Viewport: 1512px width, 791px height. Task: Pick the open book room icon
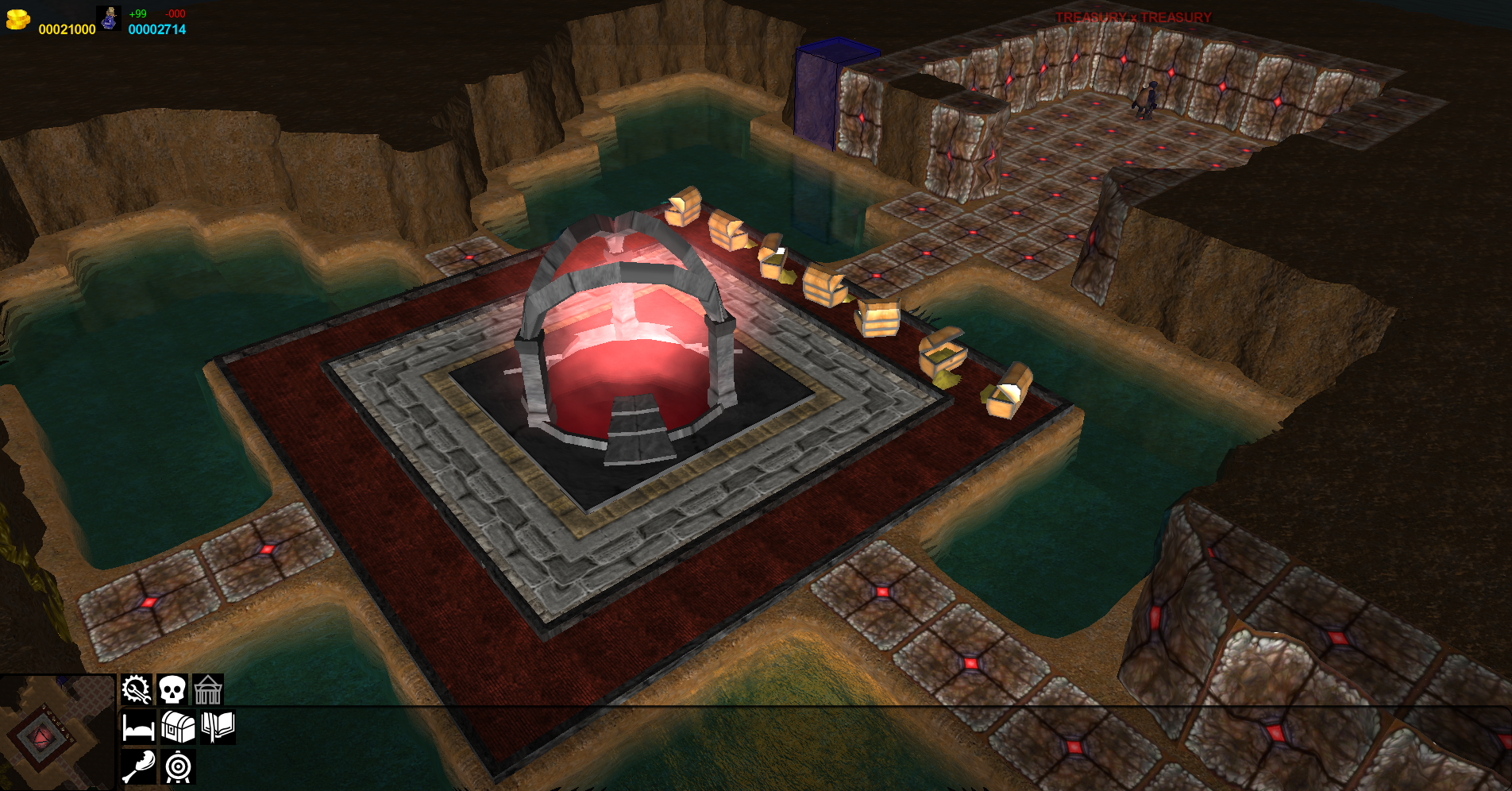coord(218,726)
